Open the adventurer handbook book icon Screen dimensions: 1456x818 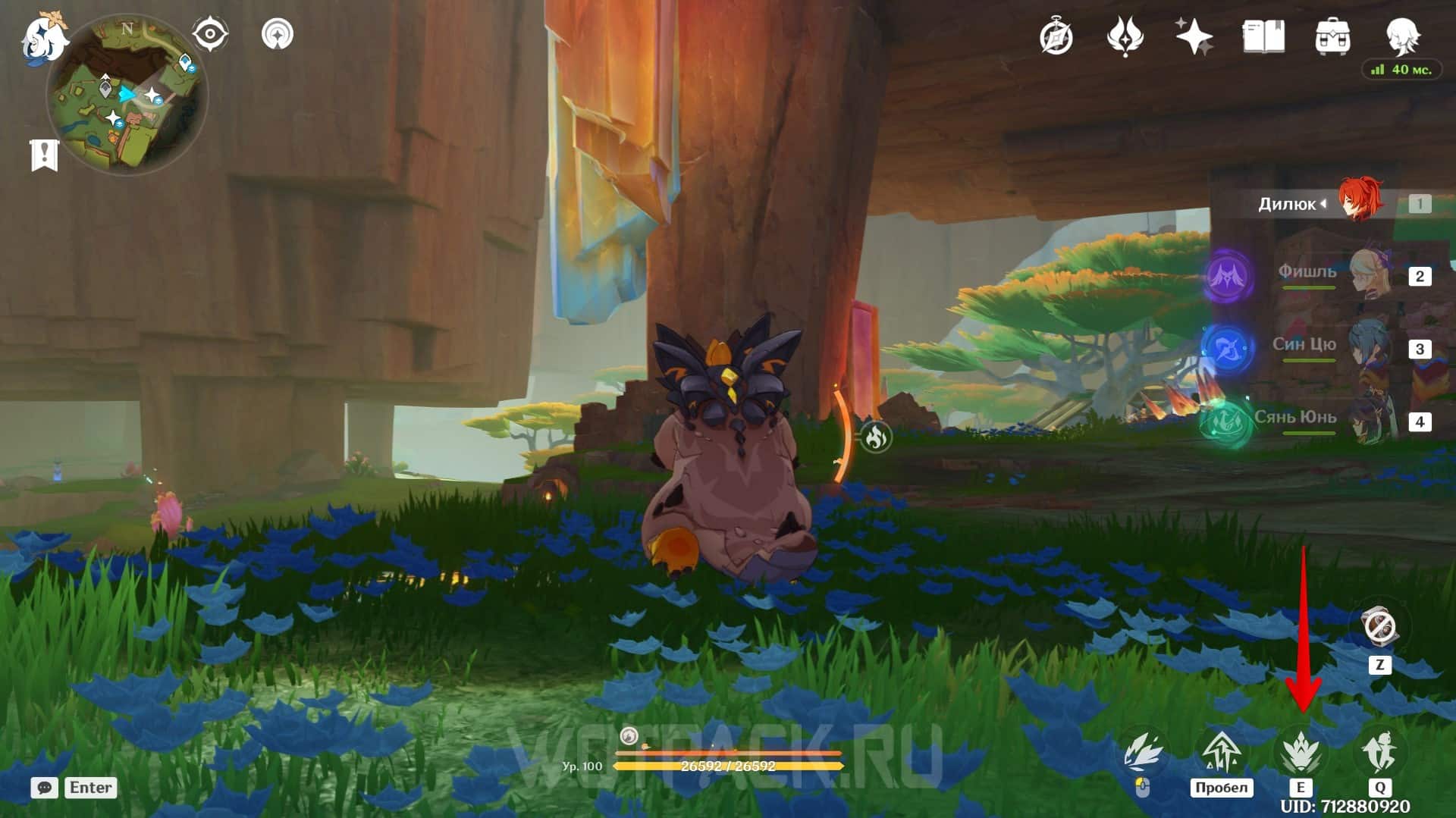point(1263,36)
